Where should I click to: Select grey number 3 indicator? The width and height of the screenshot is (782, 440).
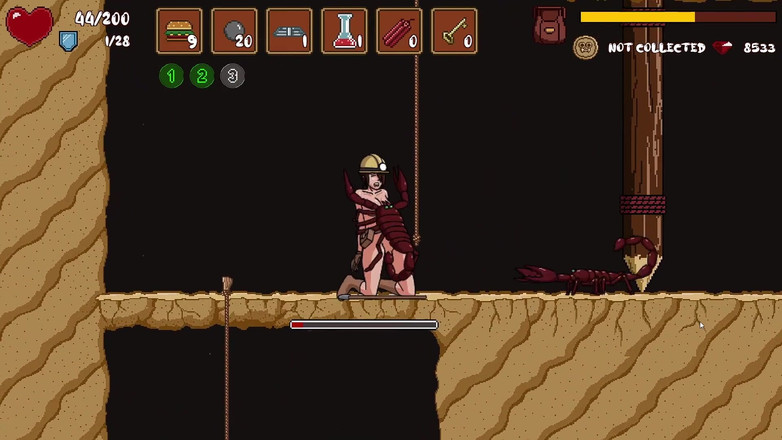tap(232, 76)
